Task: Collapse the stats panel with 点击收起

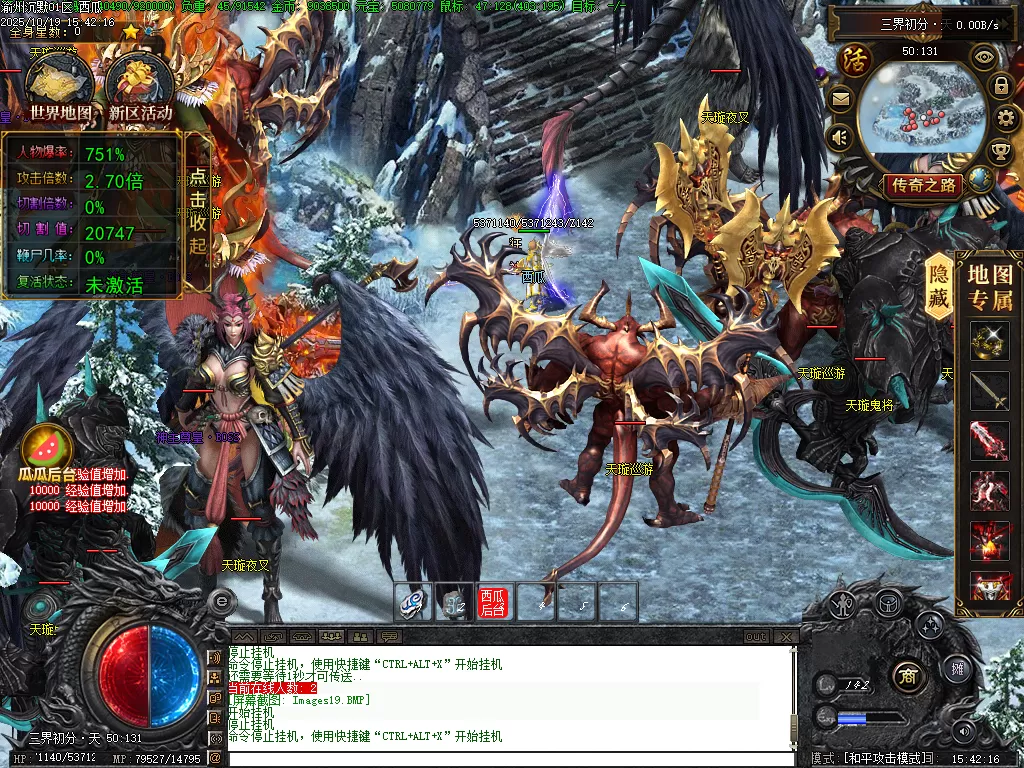Action: click(x=198, y=212)
